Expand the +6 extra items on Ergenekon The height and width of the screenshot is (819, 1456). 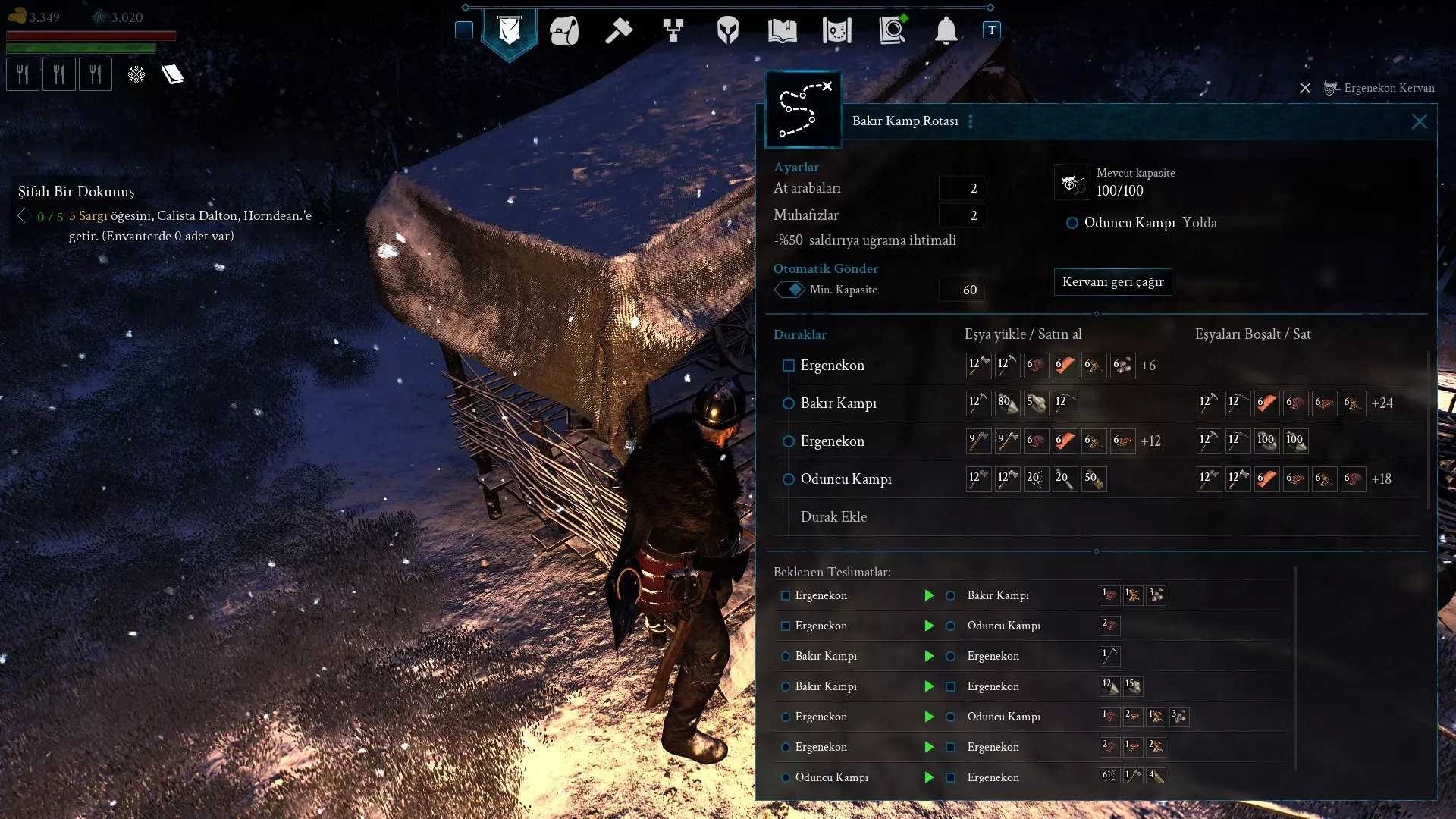coord(1148,366)
